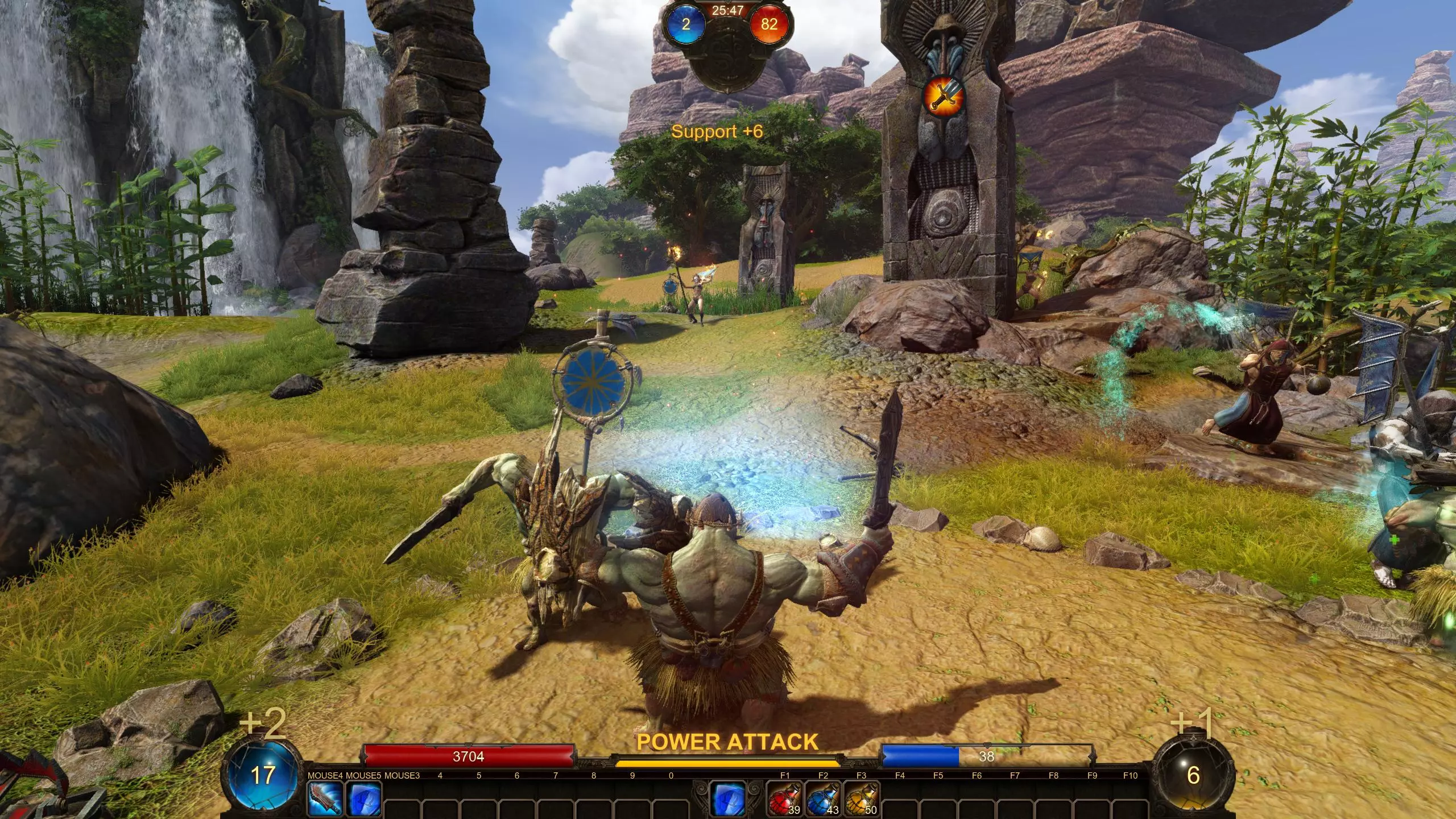1456x819 pixels.
Task: Activate the sword attack skill on MOUSE4
Action: tap(325, 799)
